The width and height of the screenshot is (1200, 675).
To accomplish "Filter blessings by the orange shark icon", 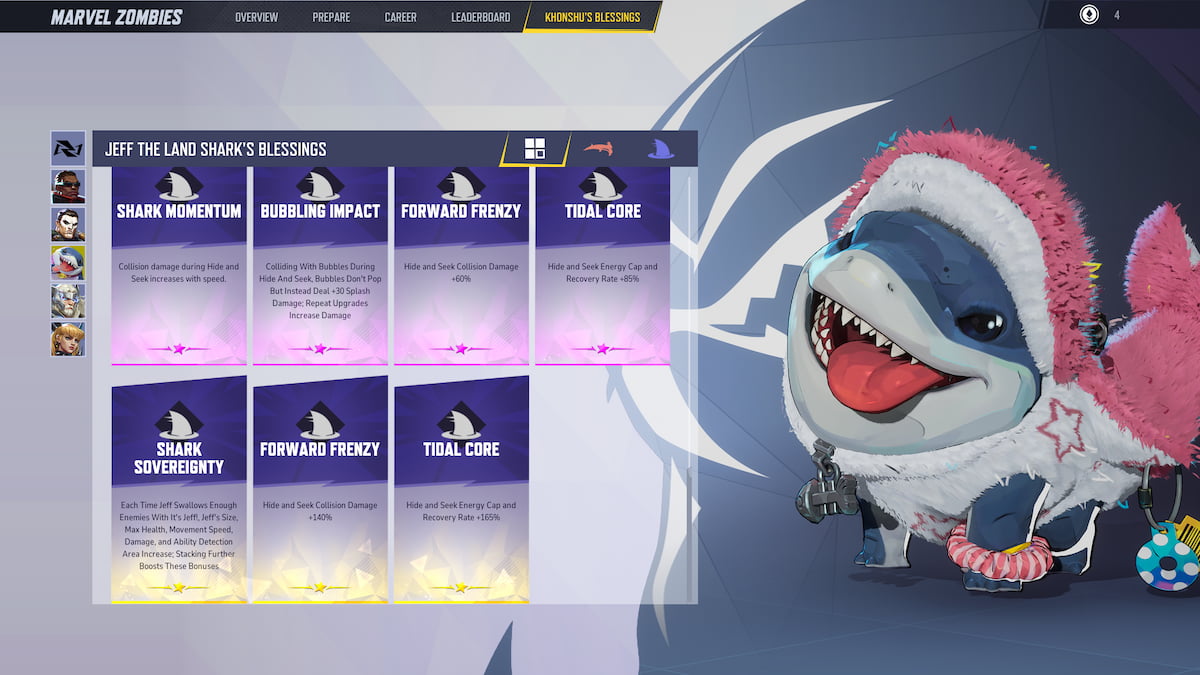I will [x=598, y=149].
